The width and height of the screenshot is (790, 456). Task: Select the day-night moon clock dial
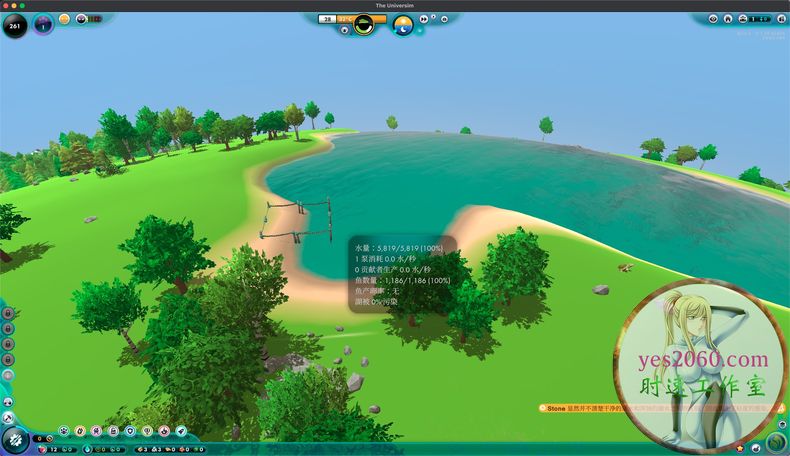pos(402,24)
